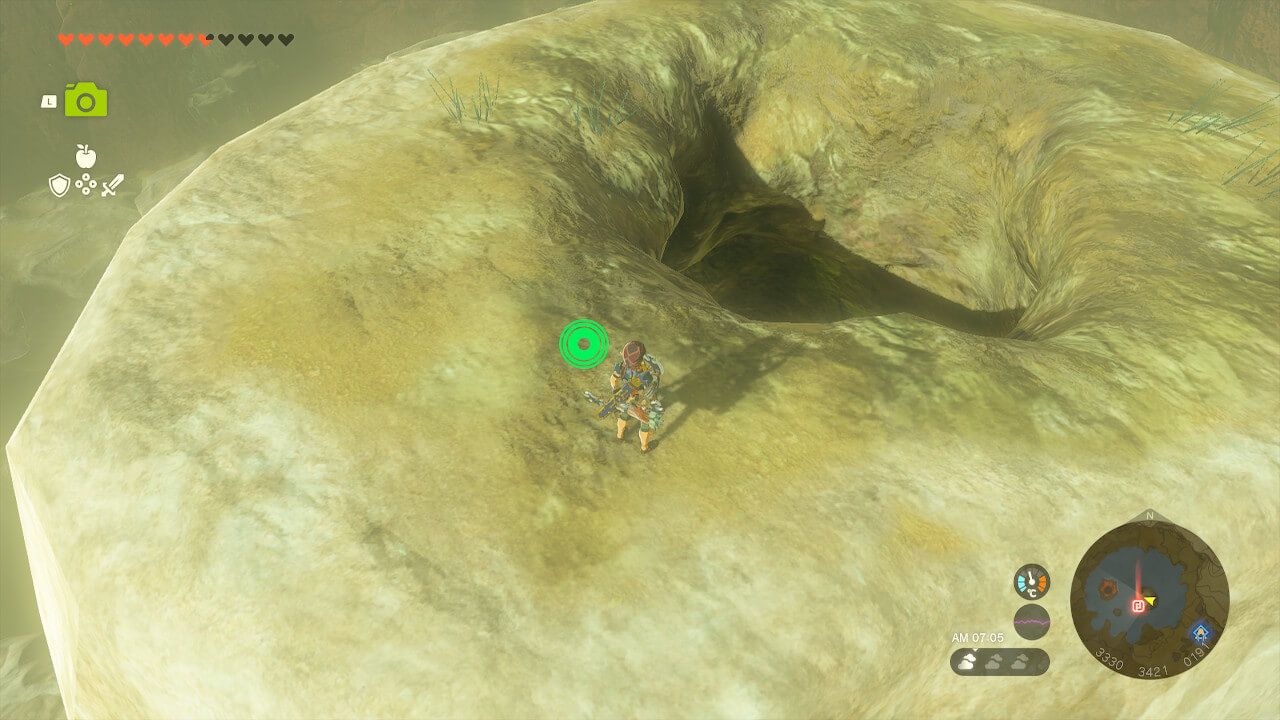Open the sword weapon quick-select icon

[112, 185]
